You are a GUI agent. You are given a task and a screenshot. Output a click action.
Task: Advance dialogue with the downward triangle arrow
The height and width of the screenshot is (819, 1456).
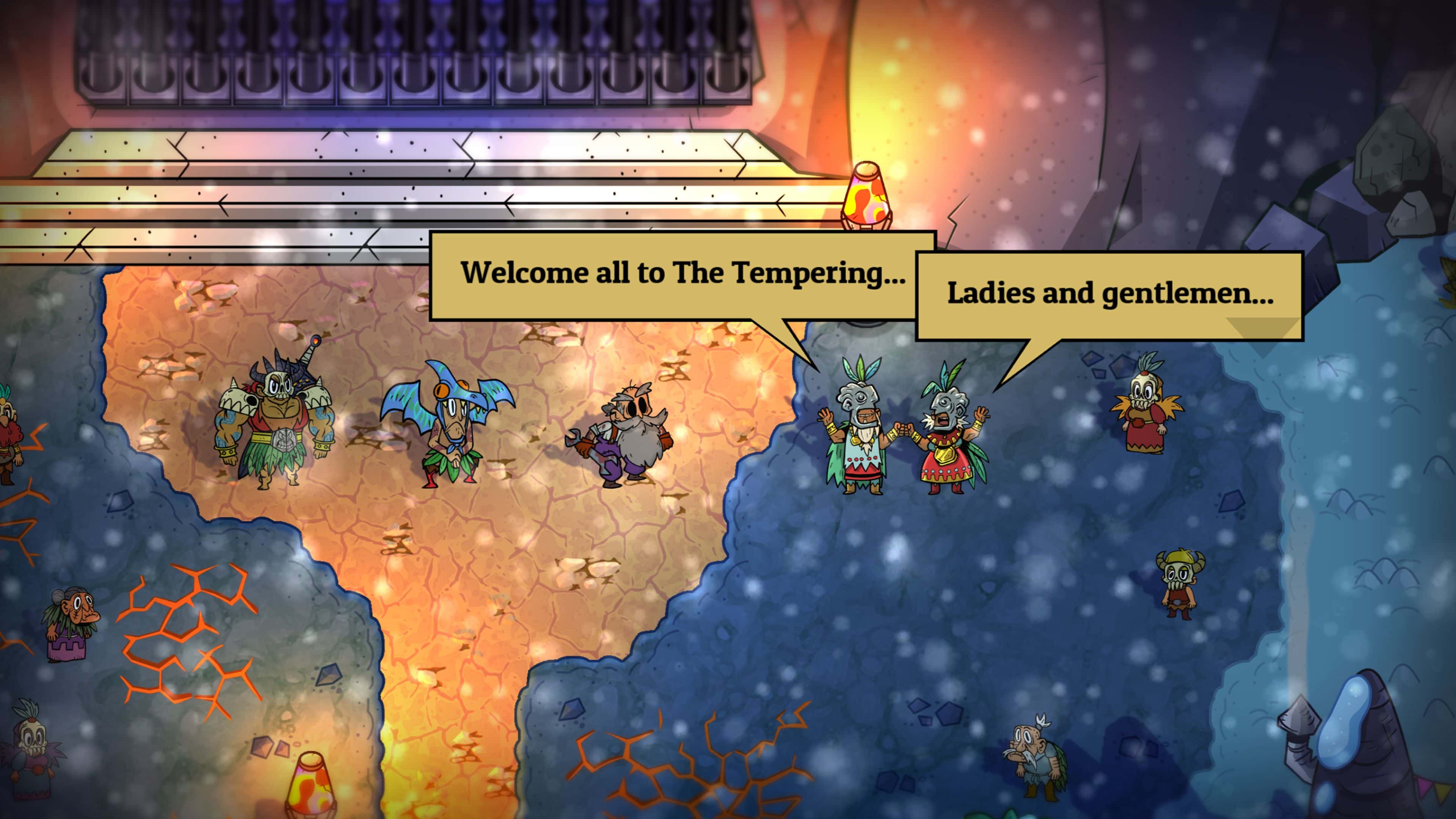point(1262,332)
